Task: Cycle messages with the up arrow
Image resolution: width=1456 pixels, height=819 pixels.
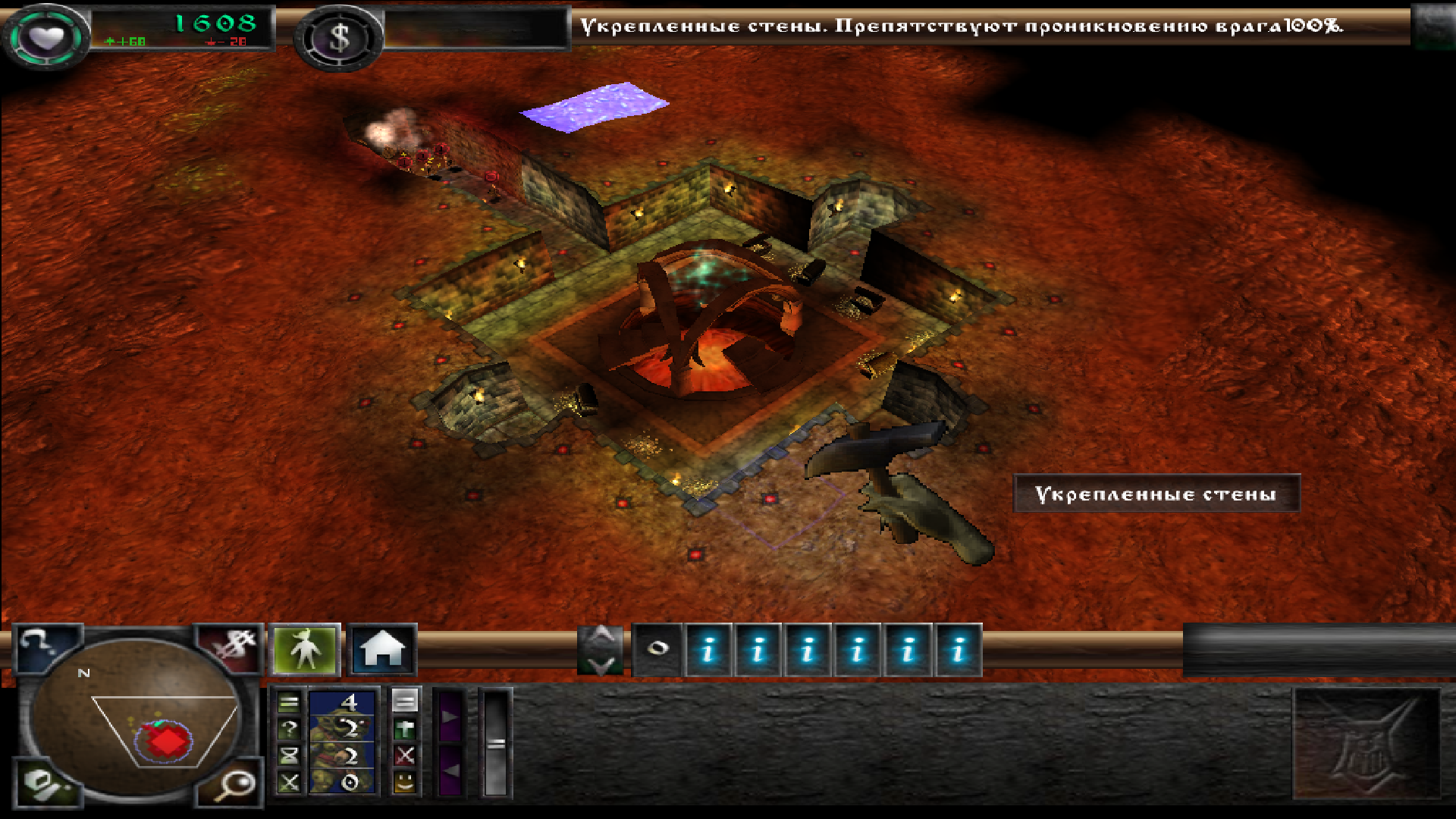Action: click(x=601, y=635)
